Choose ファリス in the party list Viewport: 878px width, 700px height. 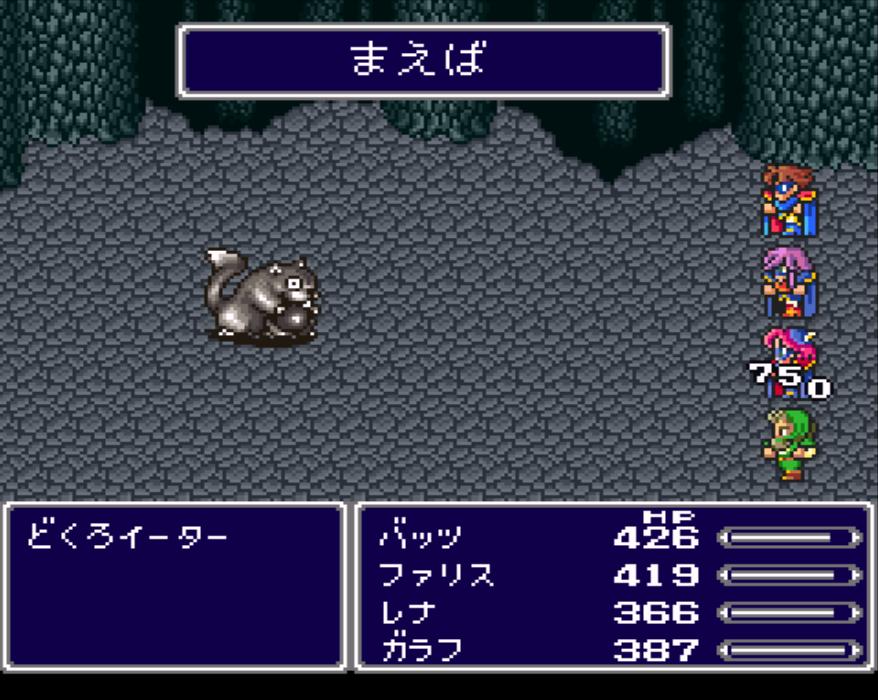click(437, 575)
